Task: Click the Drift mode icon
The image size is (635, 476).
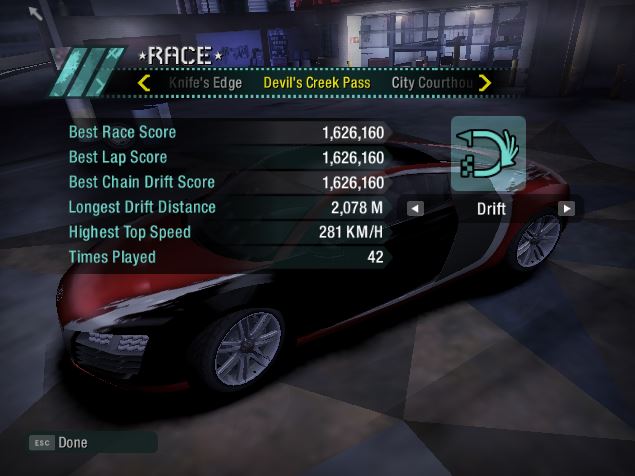Action: (x=489, y=153)
